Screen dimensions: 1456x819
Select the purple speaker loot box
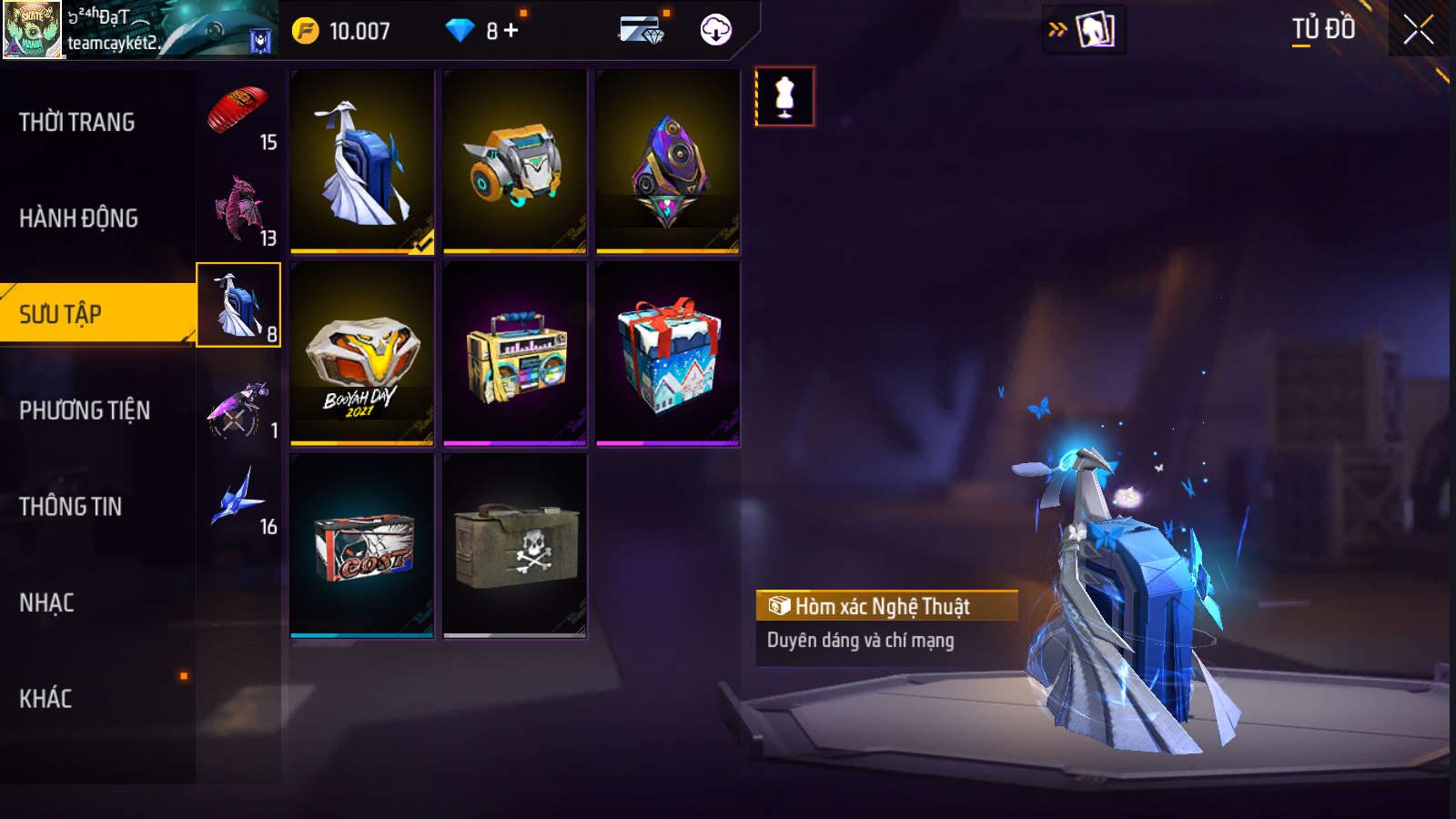click(x=668, y=162)
